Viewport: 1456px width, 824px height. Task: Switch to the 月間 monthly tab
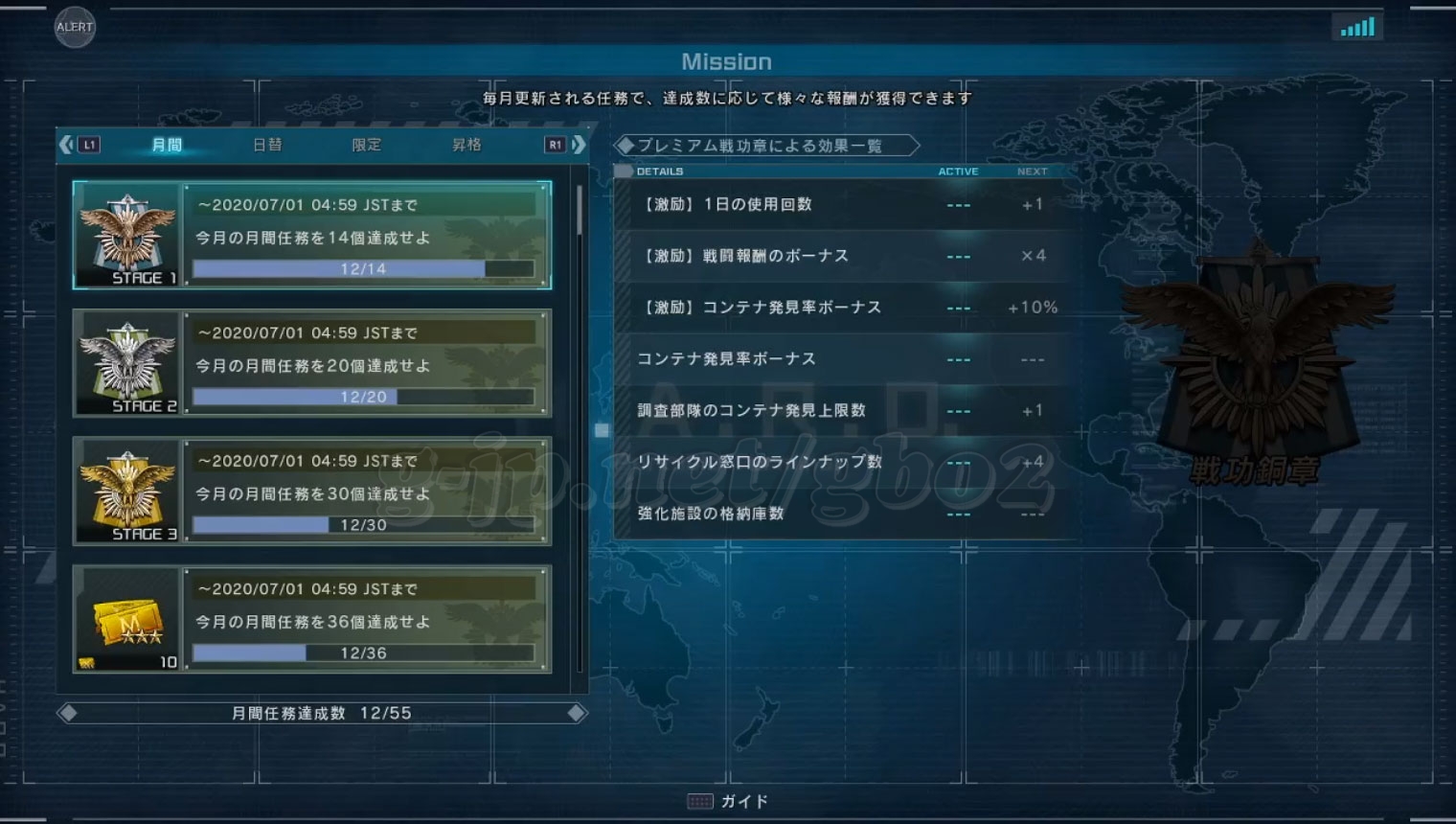click(x=167, y=145)
